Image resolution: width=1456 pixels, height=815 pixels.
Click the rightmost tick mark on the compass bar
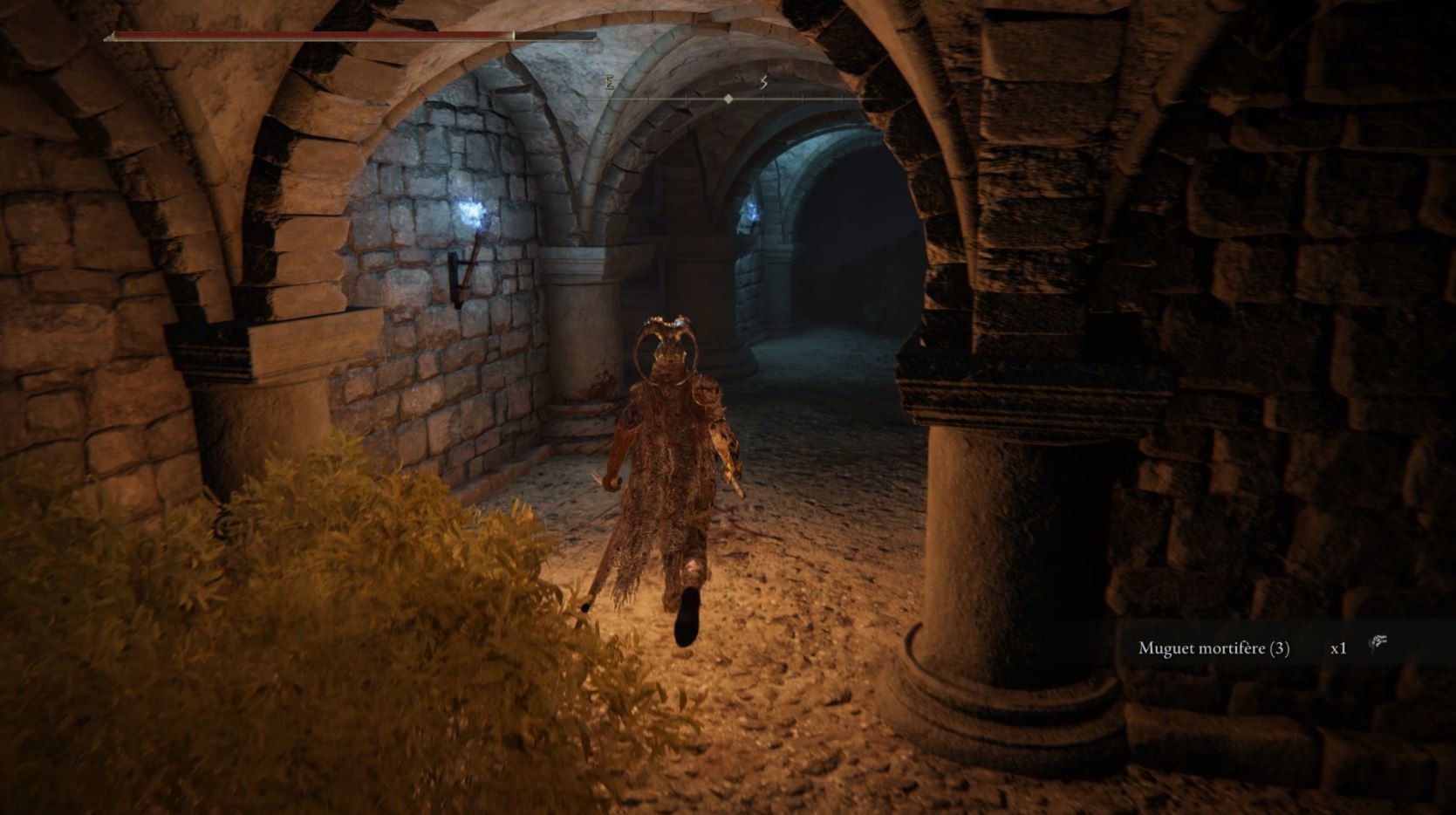coord(841,99)
